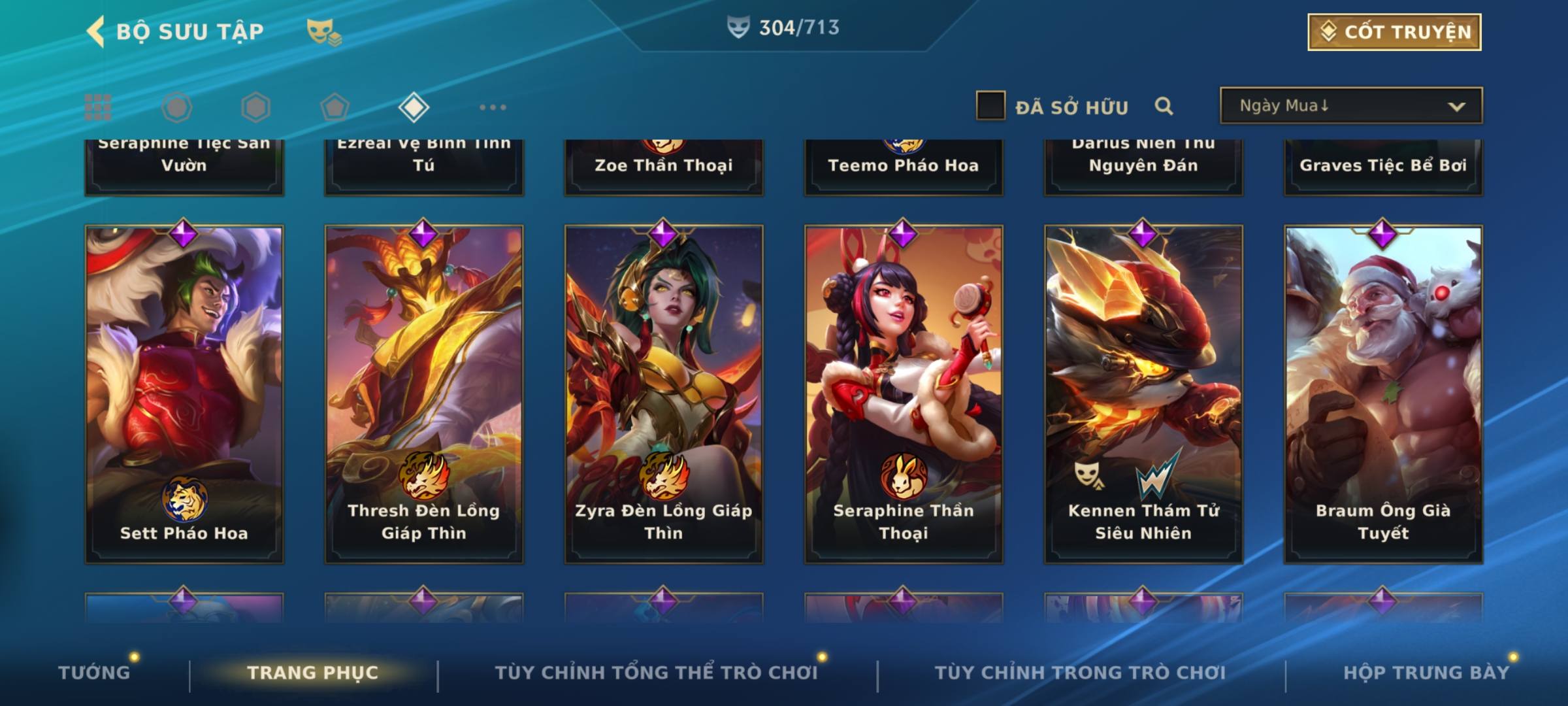Screen dimensions: 1568x706
Task: Go back from Bộ Sưu Tập
Action: [96, 31]
